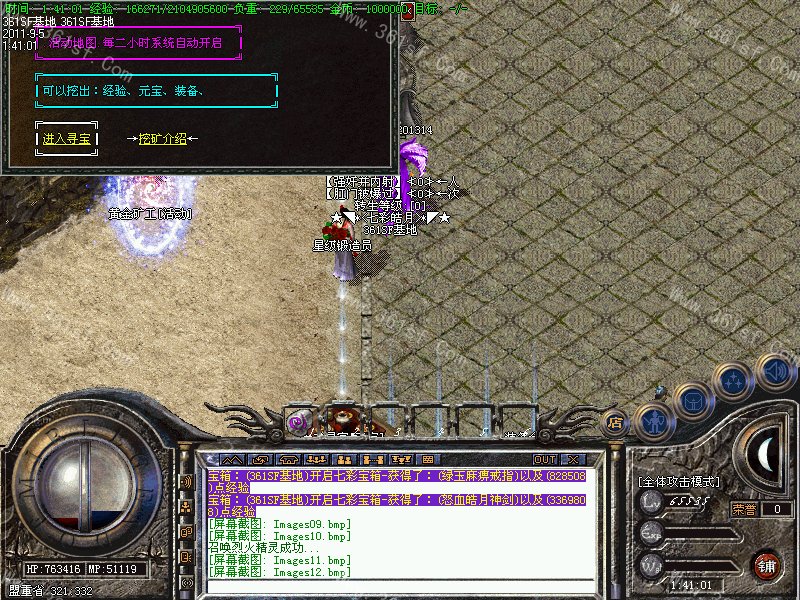Click the OUT button above chat
The height and width of the screenshot is (600, 800).
coord(545,459)
